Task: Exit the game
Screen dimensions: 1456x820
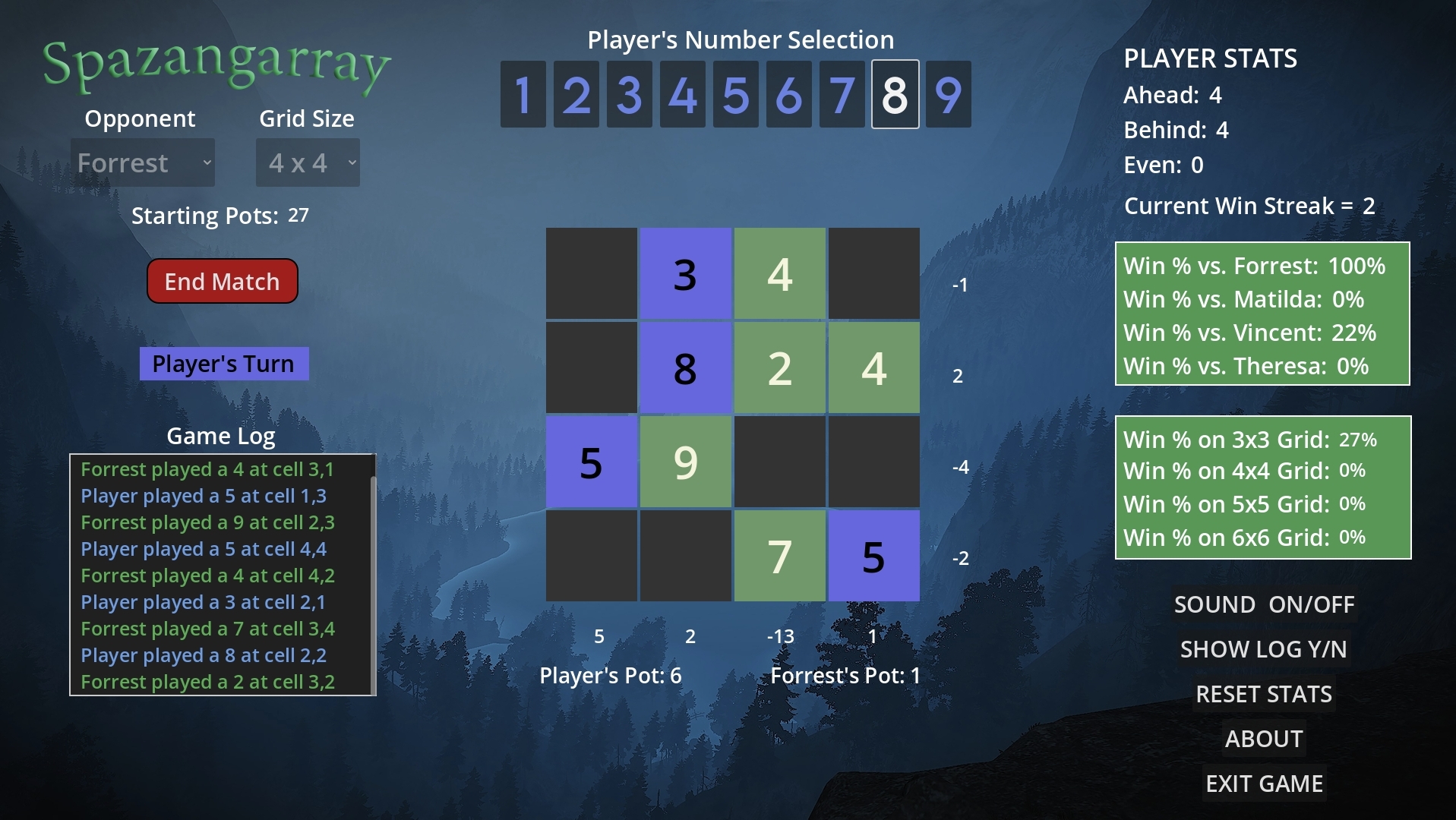Action: [1265, 783]
